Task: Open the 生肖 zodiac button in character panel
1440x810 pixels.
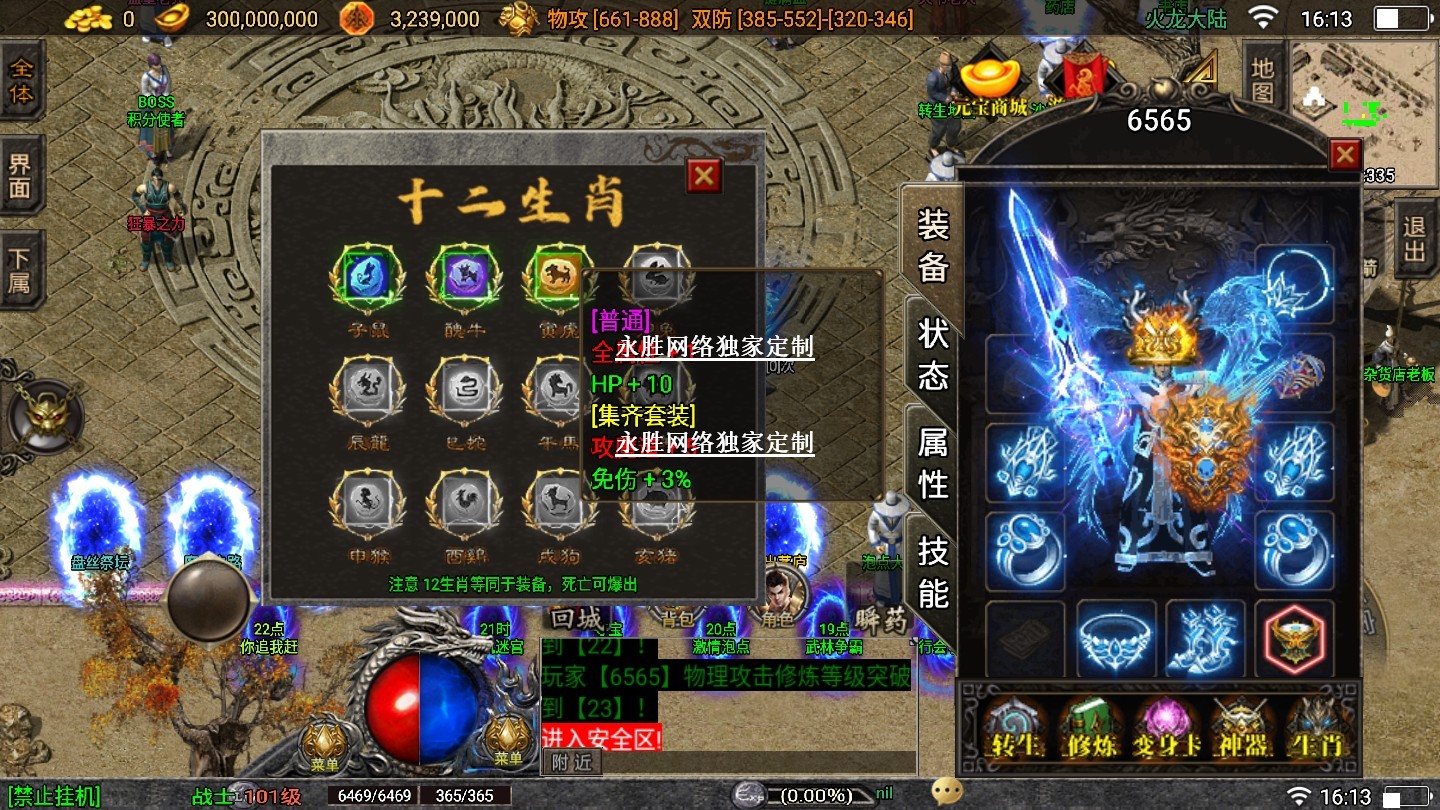Action: coord(1317,728)
